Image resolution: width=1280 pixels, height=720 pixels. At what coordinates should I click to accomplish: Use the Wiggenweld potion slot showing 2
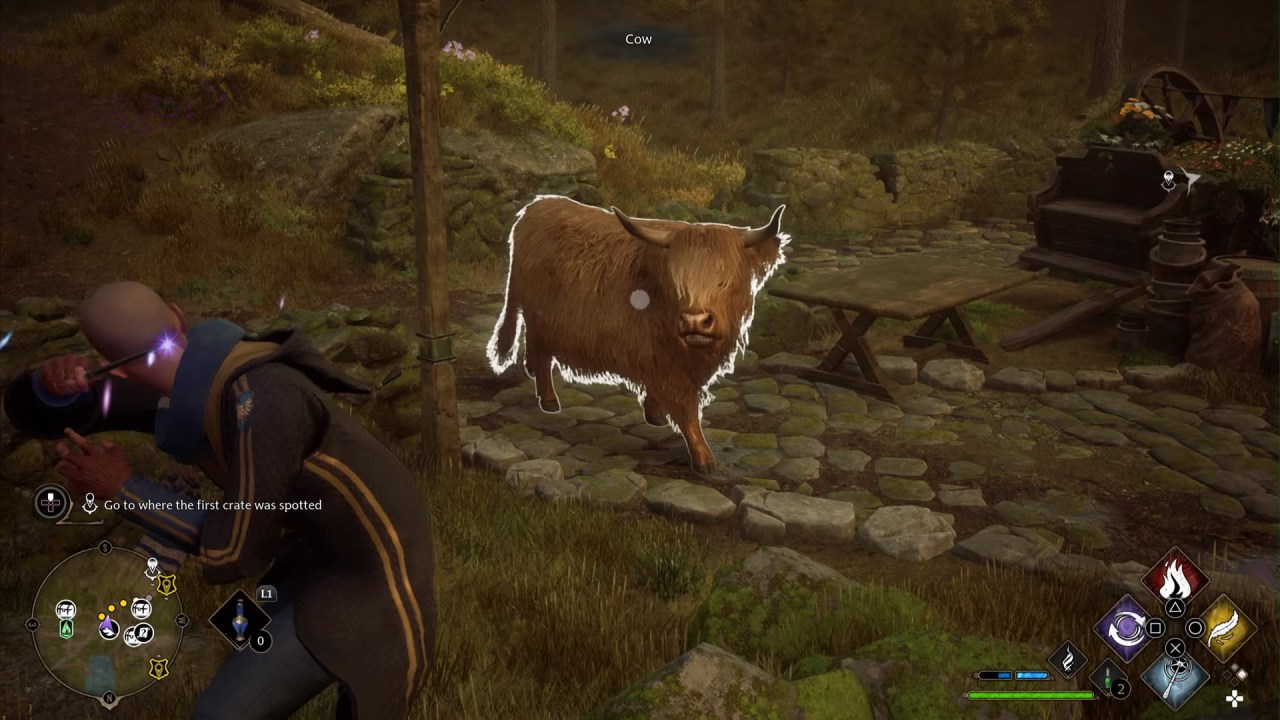tap(1107, 680)
